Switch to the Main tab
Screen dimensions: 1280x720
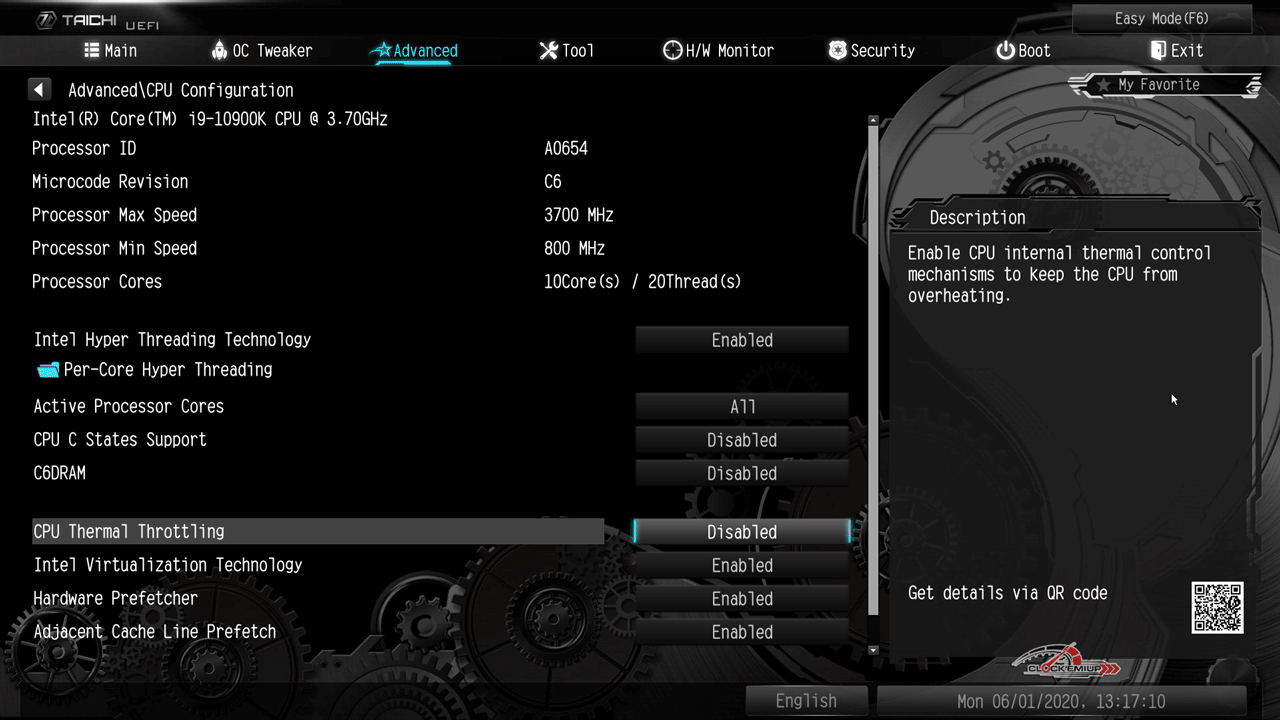tap(110, 51)
